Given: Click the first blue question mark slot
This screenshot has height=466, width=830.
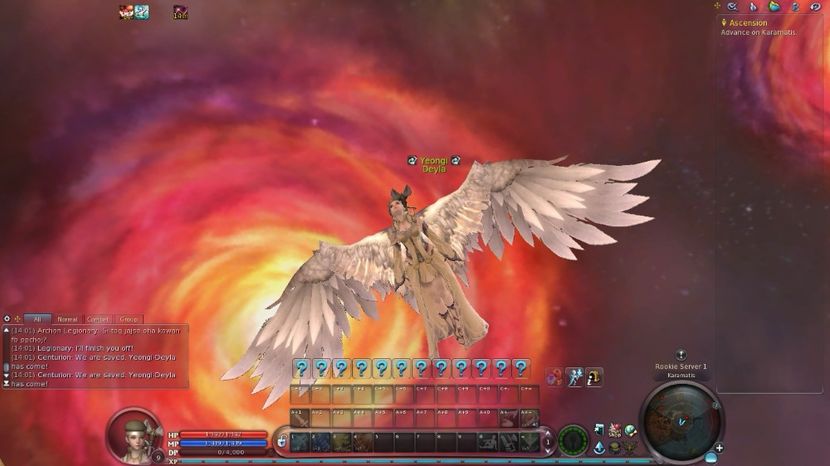Looking at the screenshot, I should tap(300, 368).
